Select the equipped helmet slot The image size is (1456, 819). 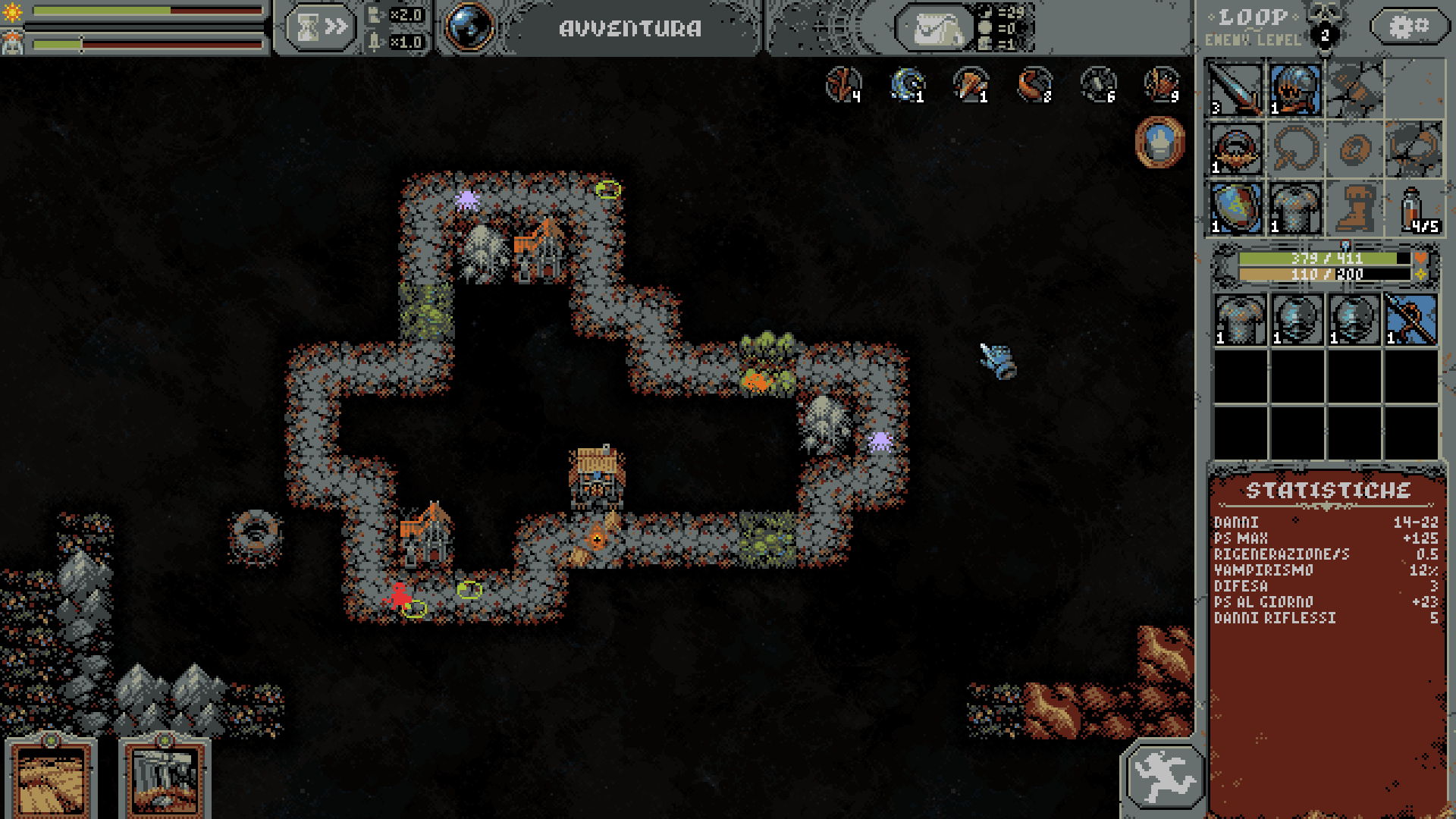(1294, 89)
